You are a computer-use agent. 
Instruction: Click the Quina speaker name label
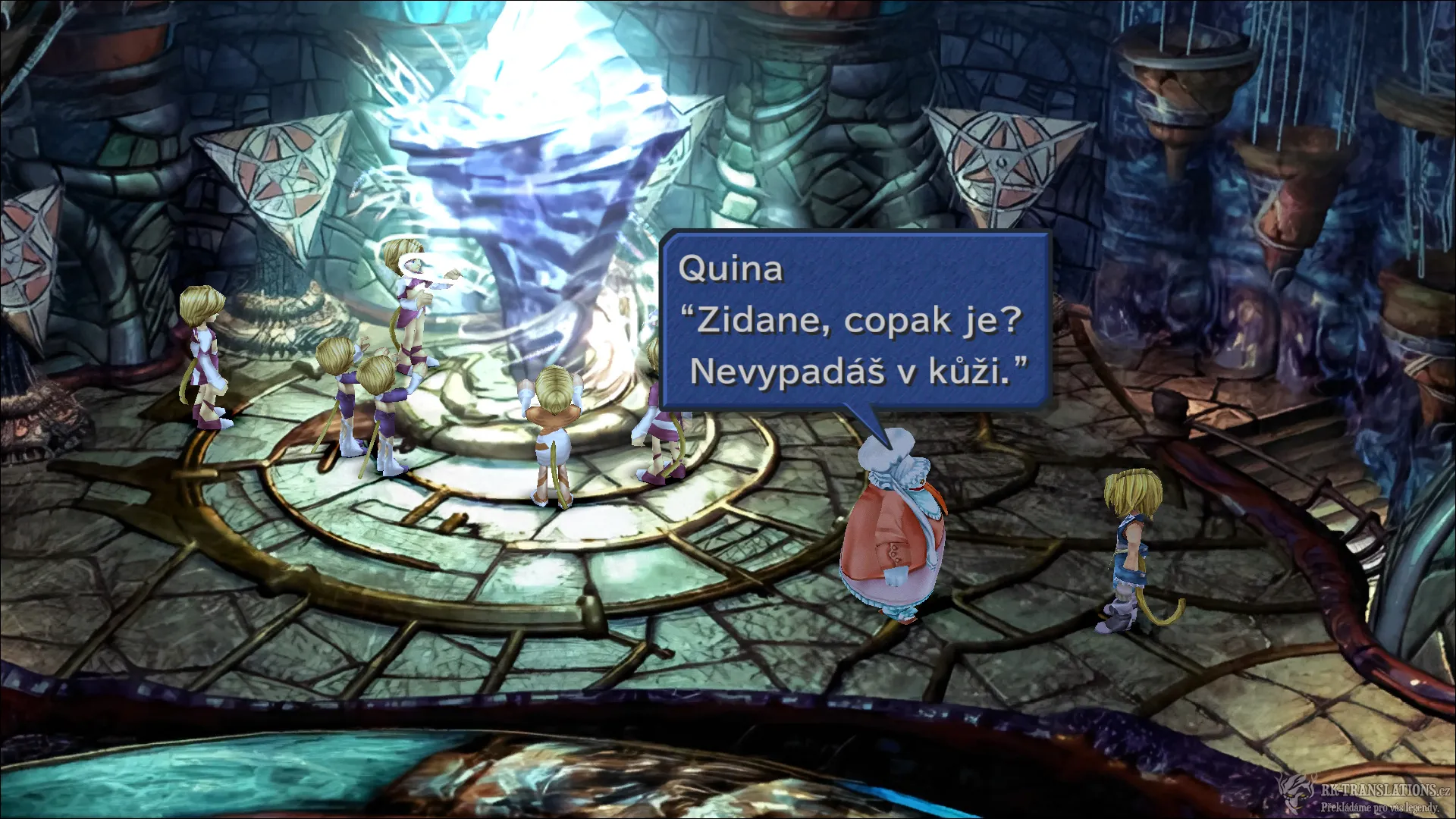(730, 269)
